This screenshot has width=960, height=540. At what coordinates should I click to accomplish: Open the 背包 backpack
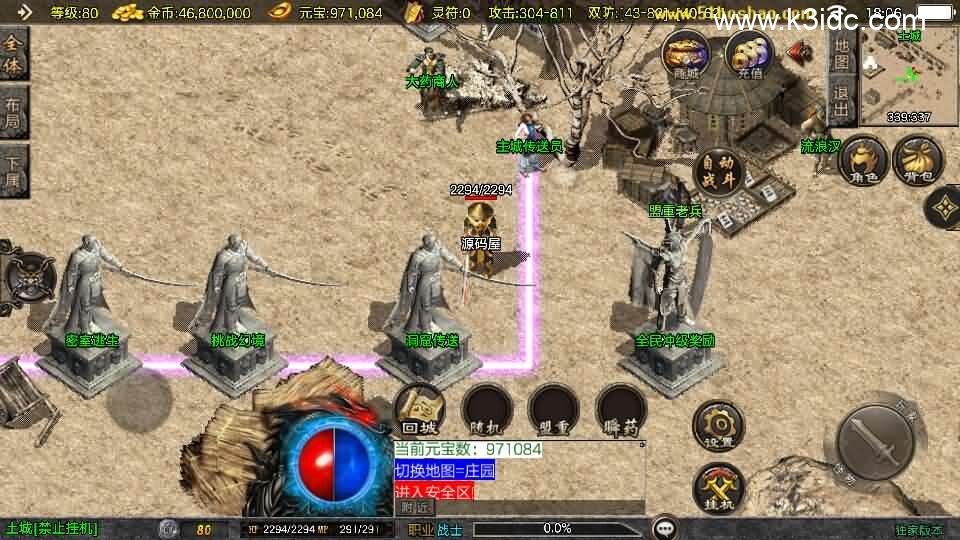pos(916,163)
